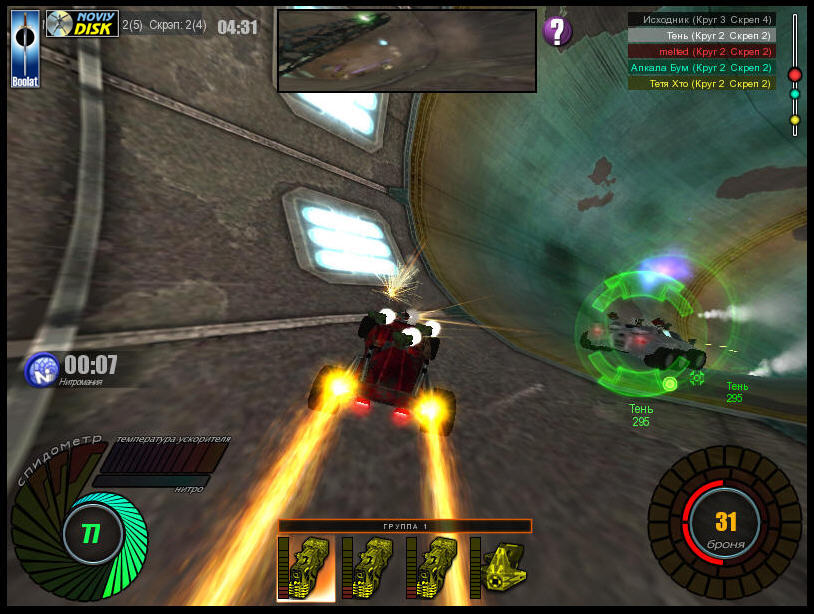Select the fourth weapon with the cross-shaped barrel
The image size is (814, 614).
pos(498,568)
